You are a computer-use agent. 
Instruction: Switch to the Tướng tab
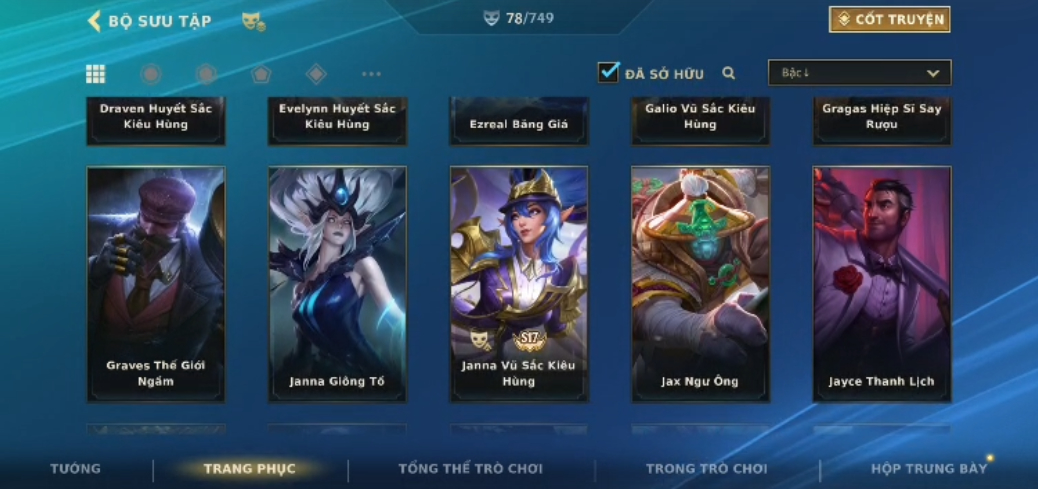point(76,469)
